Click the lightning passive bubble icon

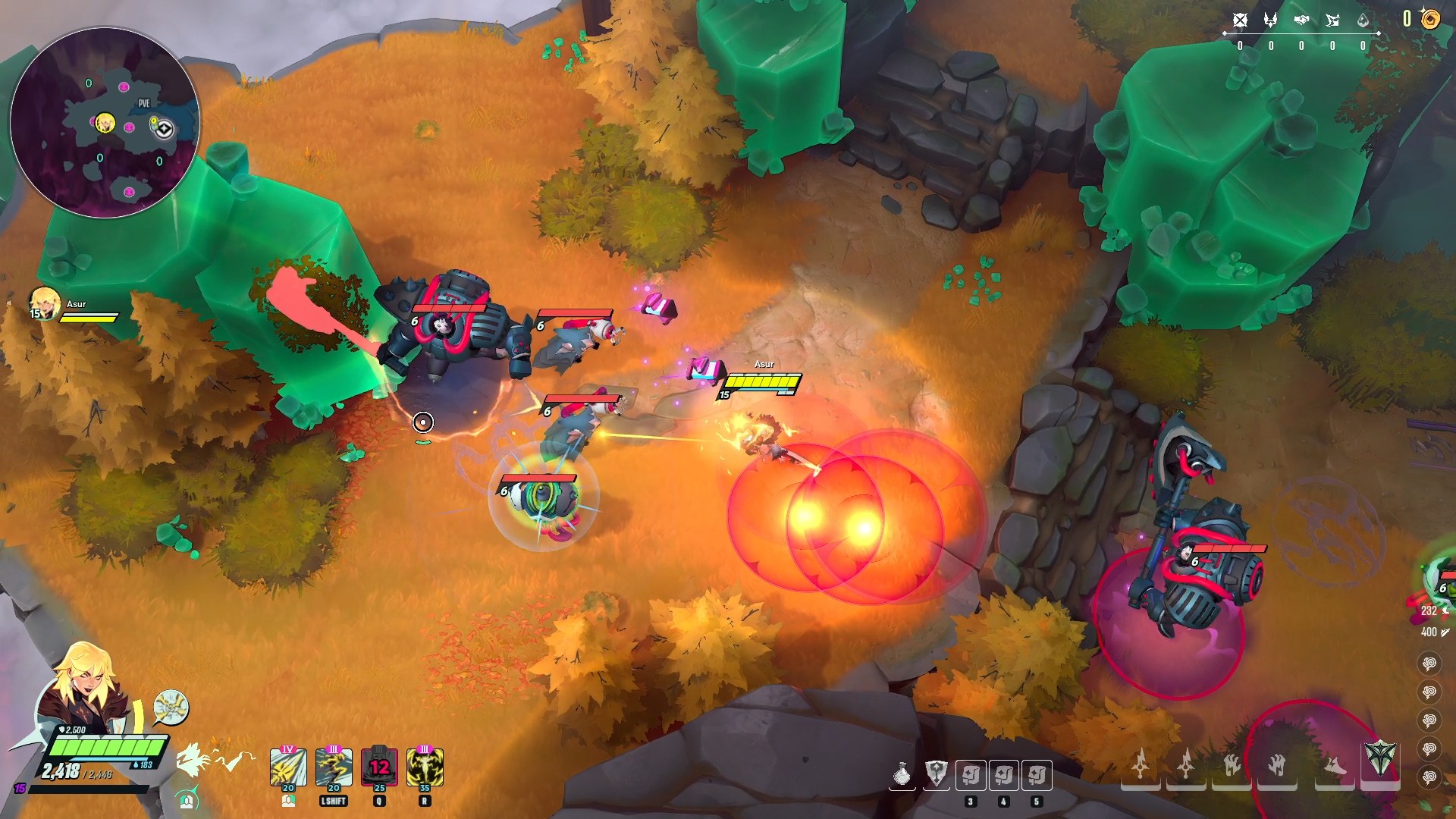click(x=171, y=708)
